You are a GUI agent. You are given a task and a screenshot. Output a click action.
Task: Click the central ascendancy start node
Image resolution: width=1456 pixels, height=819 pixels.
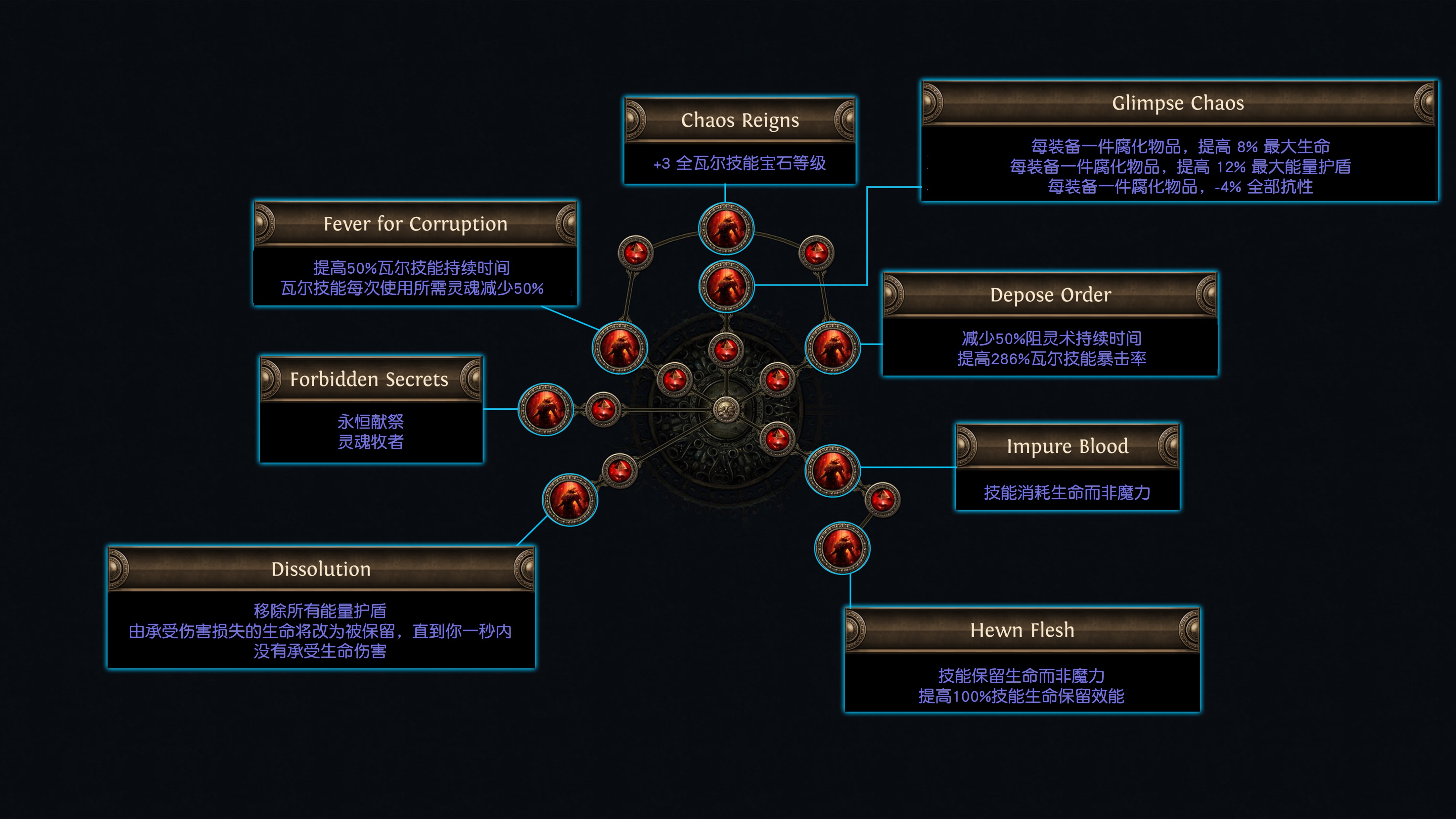(x=726, y=409)
